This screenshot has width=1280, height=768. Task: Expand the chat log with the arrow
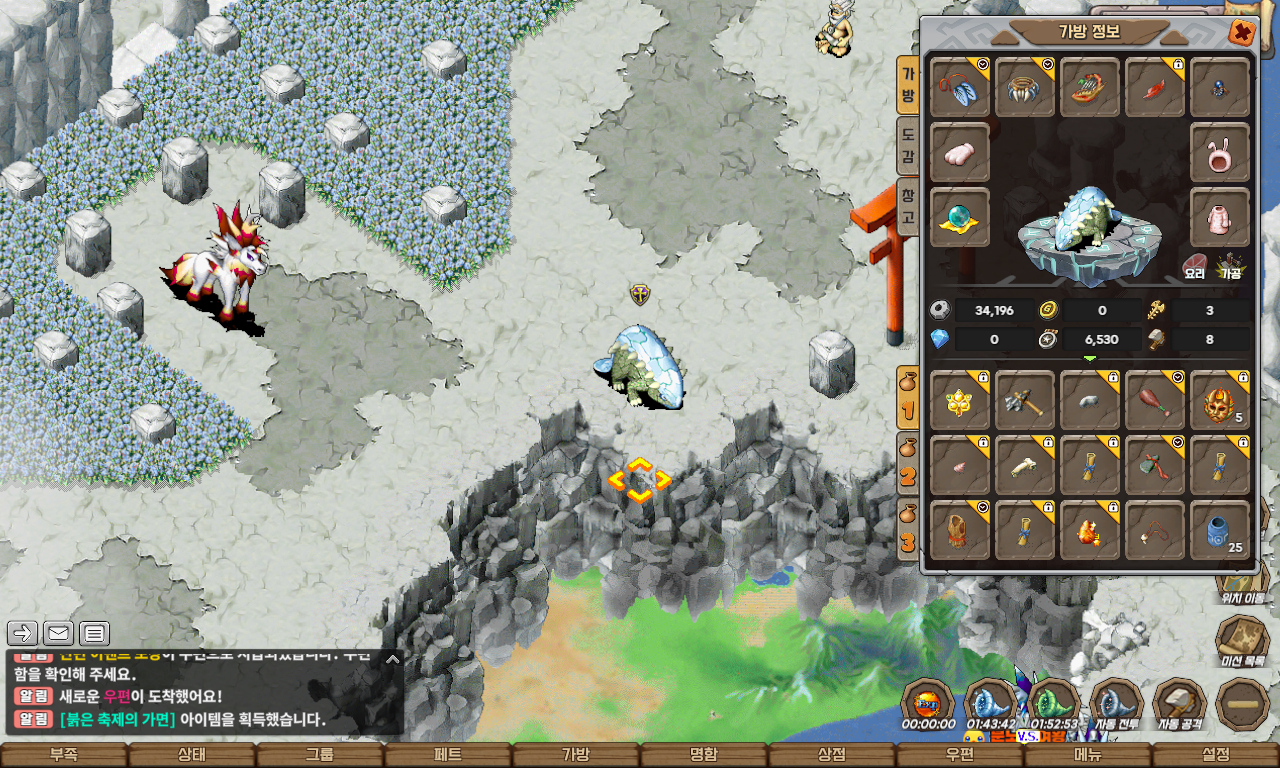tap(393, 659)
